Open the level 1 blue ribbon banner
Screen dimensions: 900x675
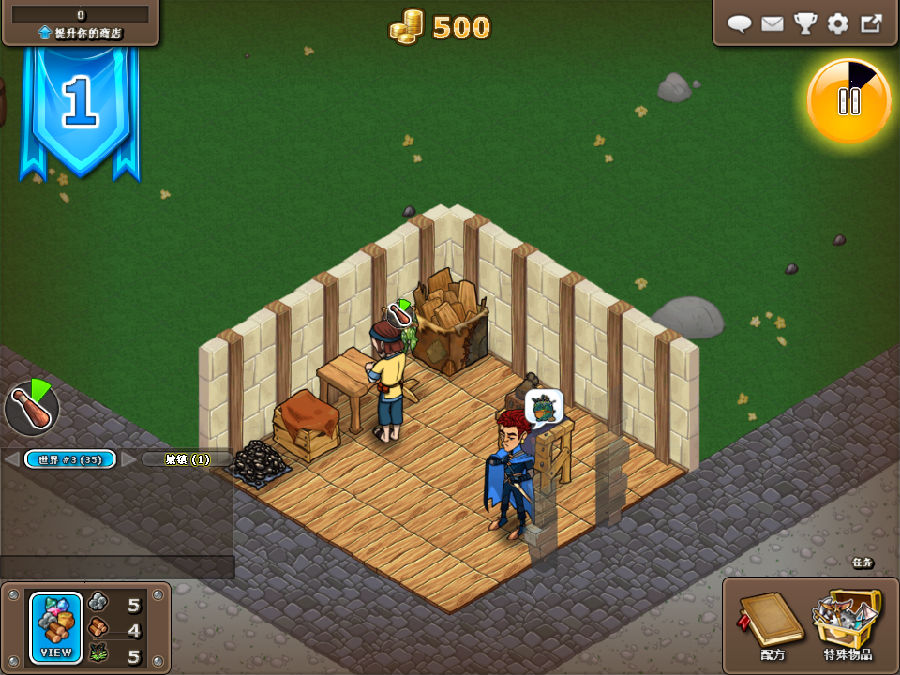point(80,105)
